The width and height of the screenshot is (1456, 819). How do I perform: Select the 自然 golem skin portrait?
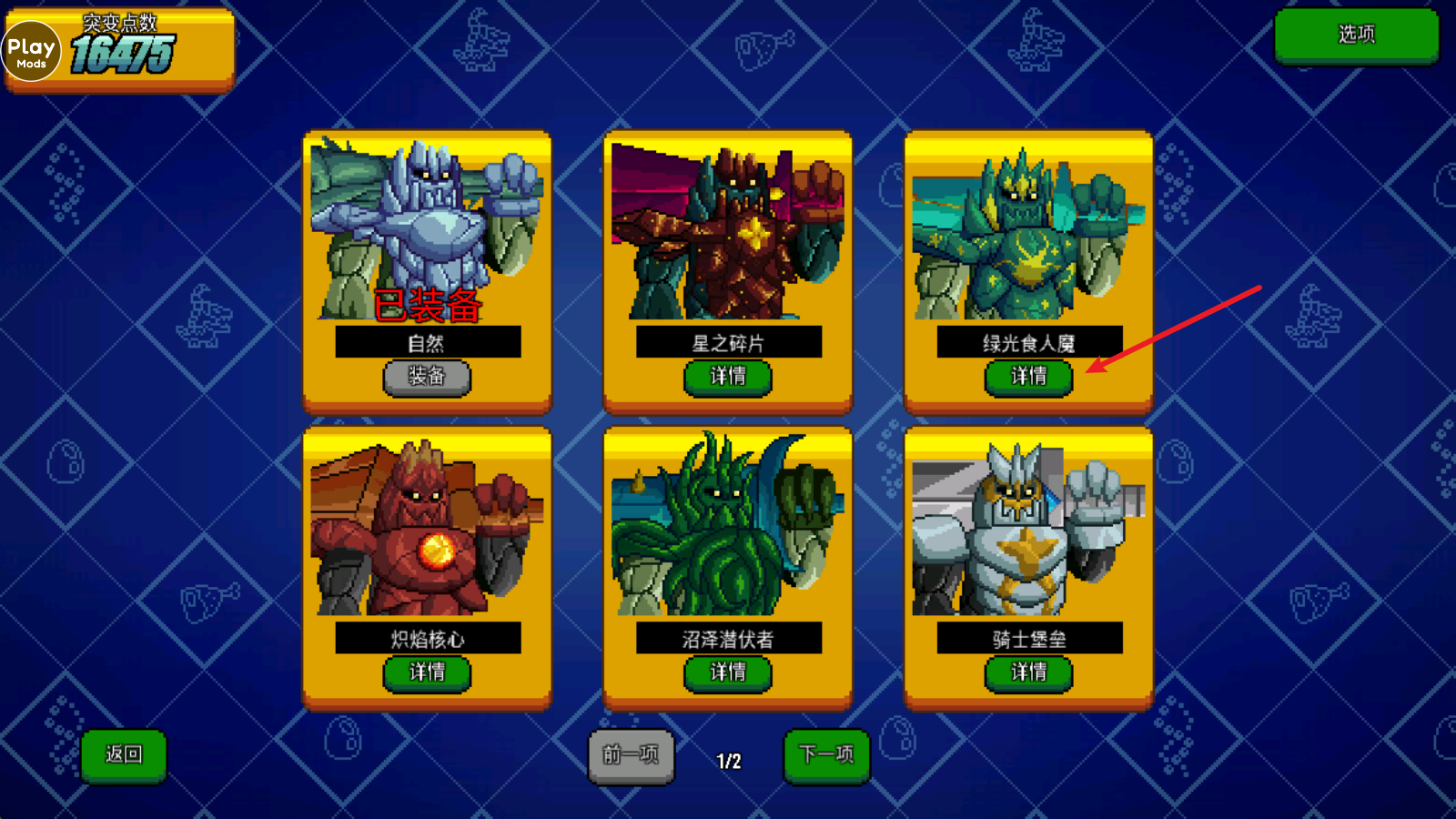coord(427,229)
